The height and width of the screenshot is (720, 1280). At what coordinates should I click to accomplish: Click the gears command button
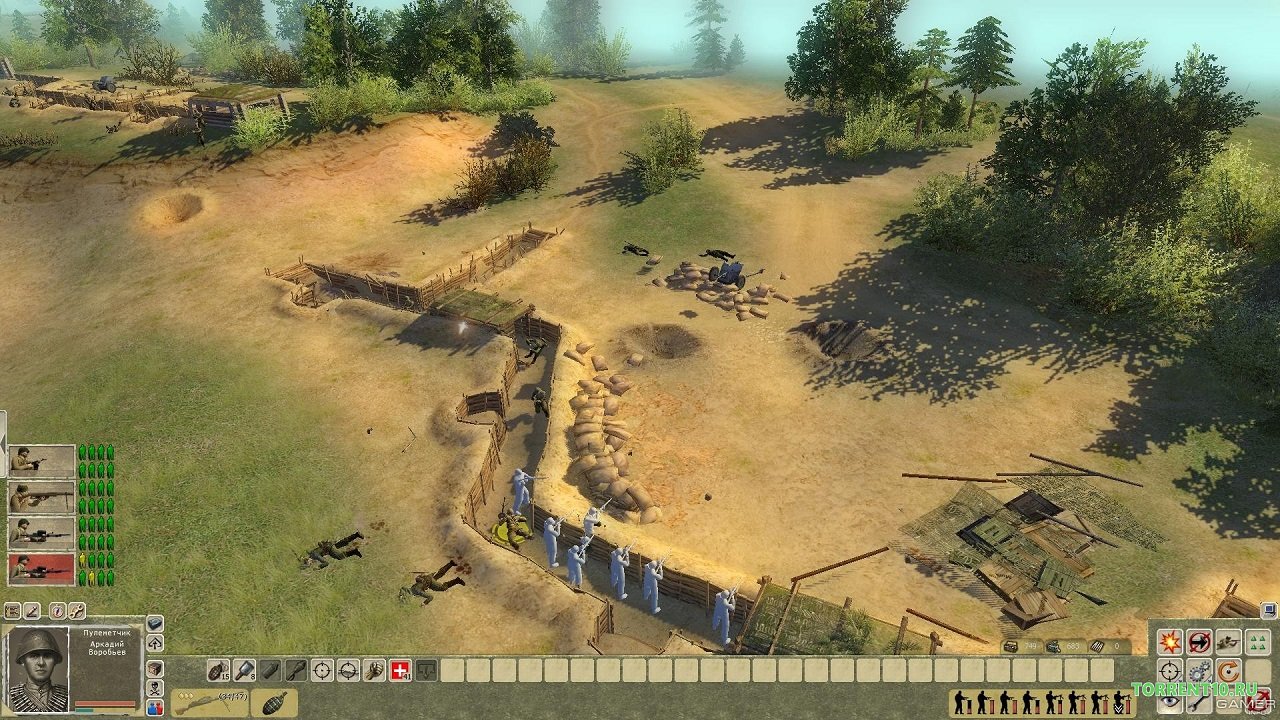point(1199,670)
